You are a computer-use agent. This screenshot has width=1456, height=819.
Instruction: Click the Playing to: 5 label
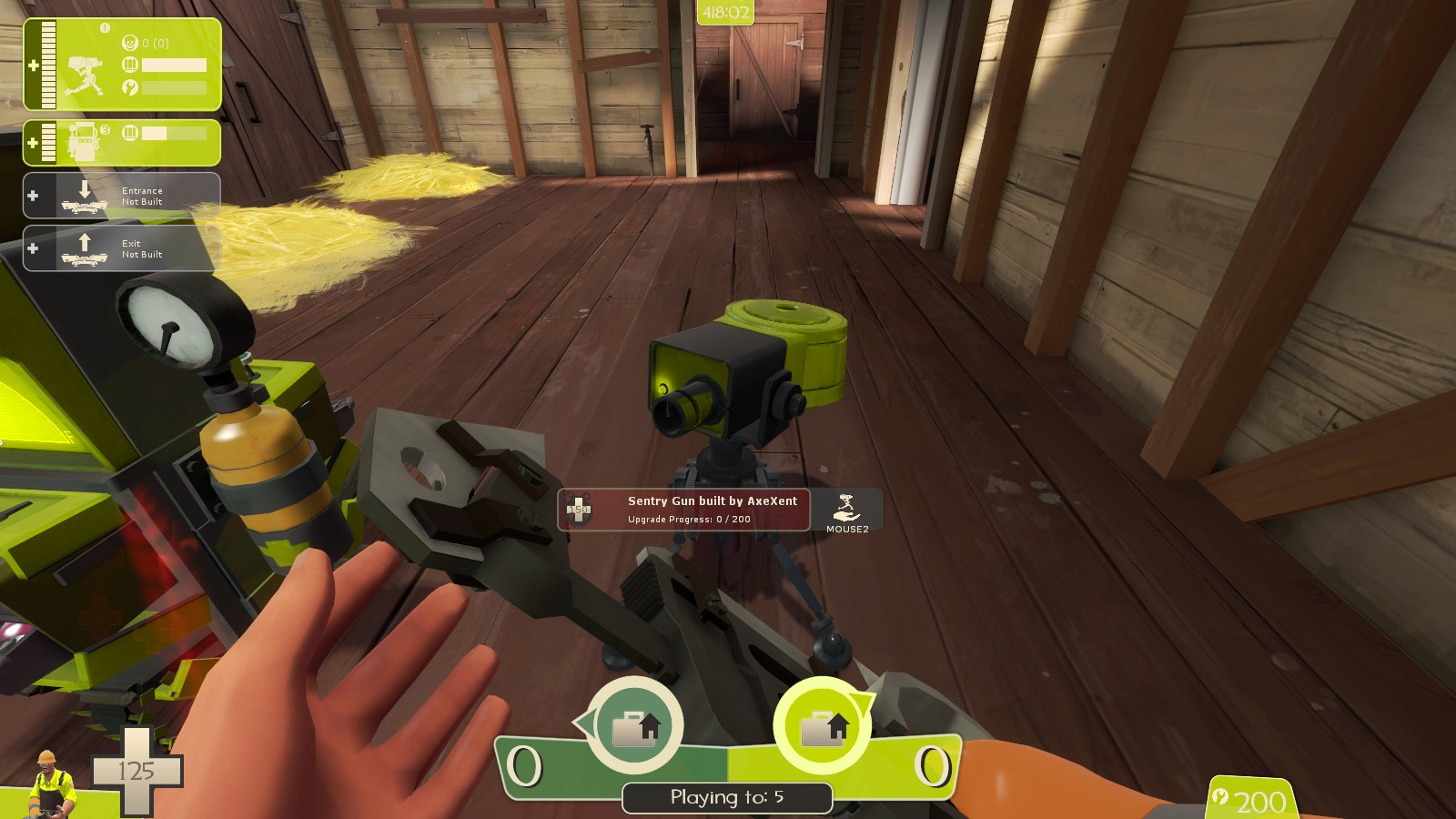(x=725, y=798)
